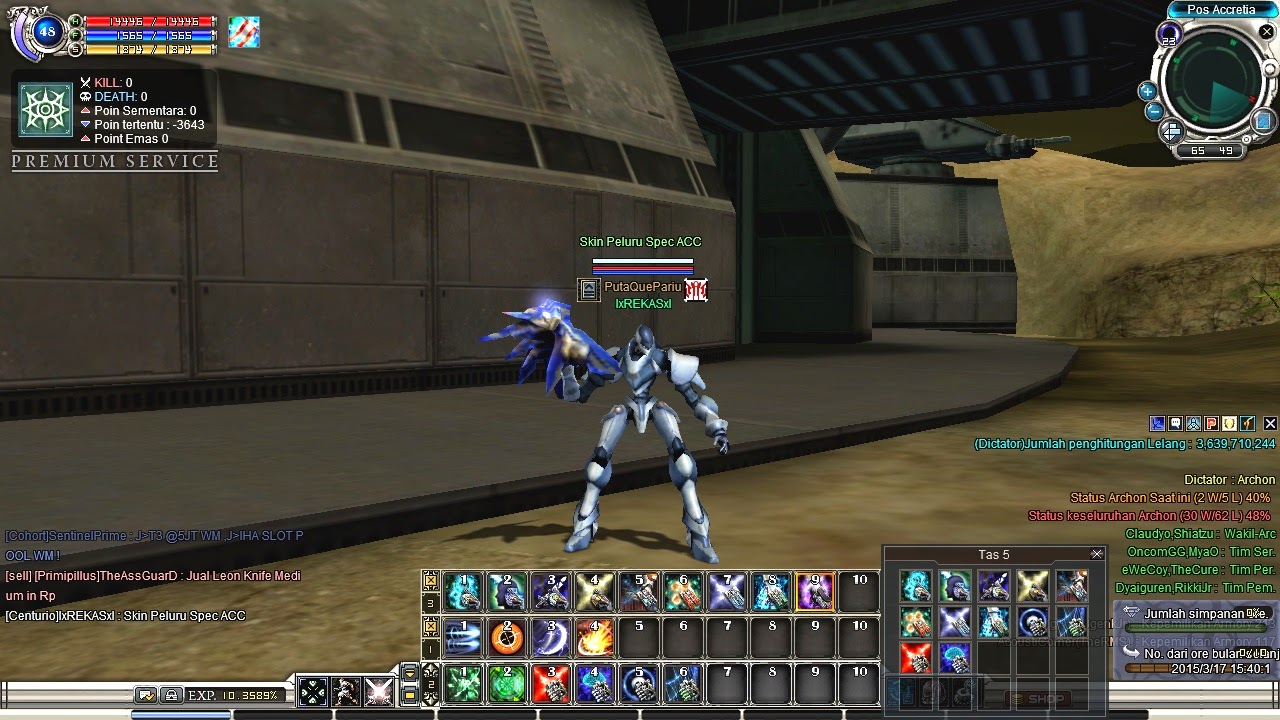Select the skull amulet item in the Tas 5 bag

pos(1030,622)
